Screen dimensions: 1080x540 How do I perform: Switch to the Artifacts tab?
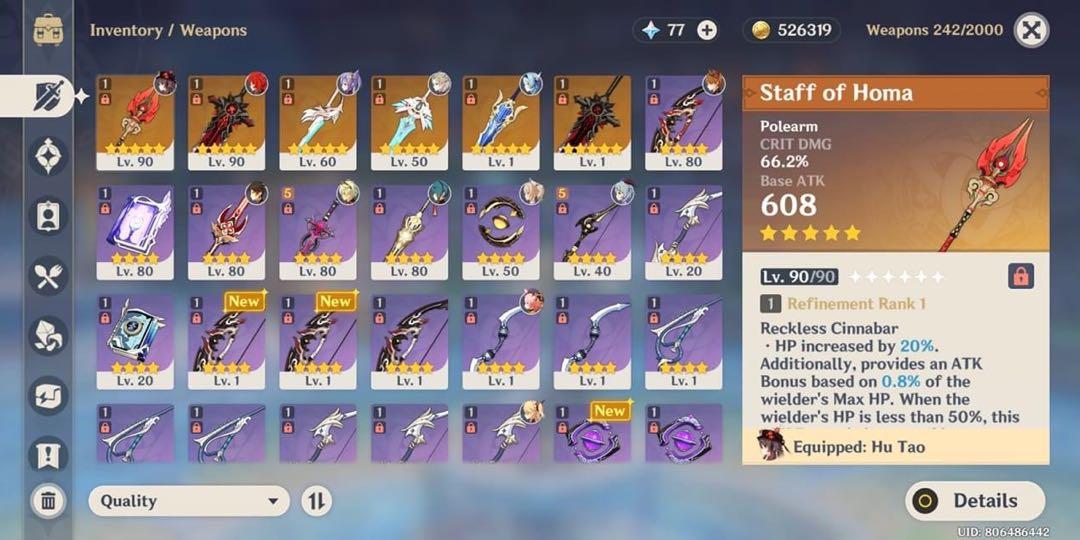pyautogui.click(x=48, y=156)
